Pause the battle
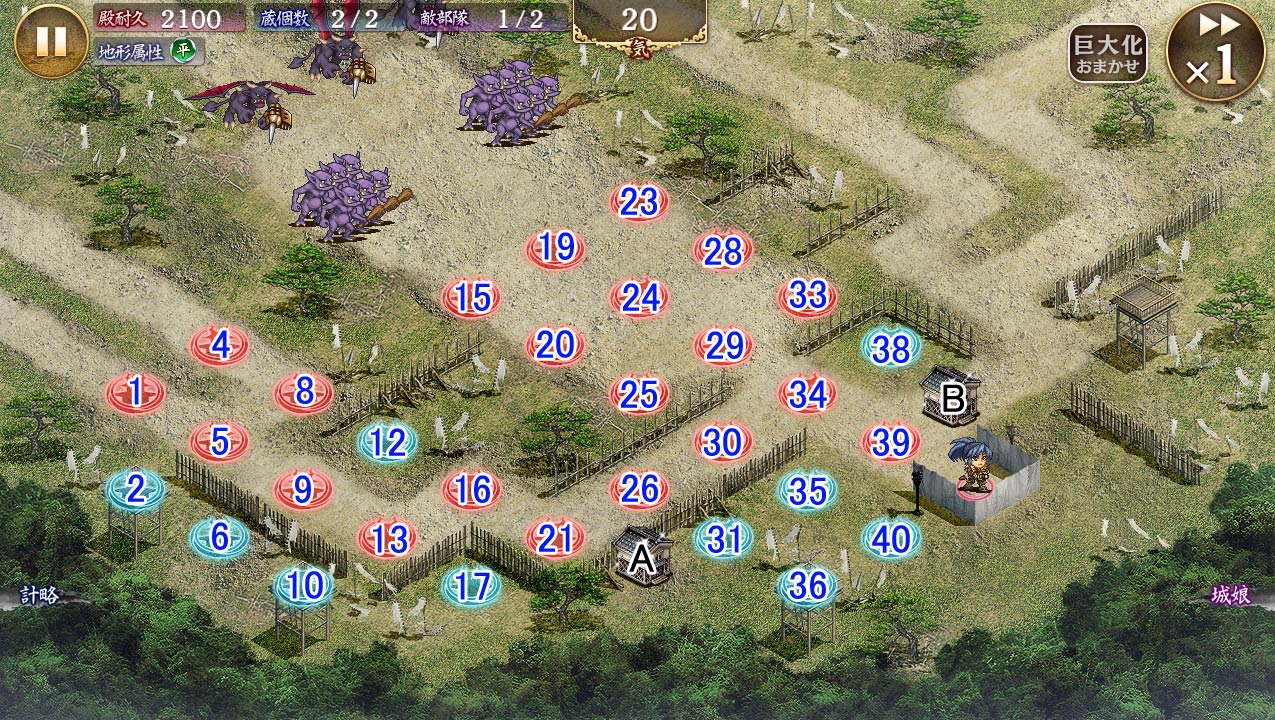 tap(51, 41)
